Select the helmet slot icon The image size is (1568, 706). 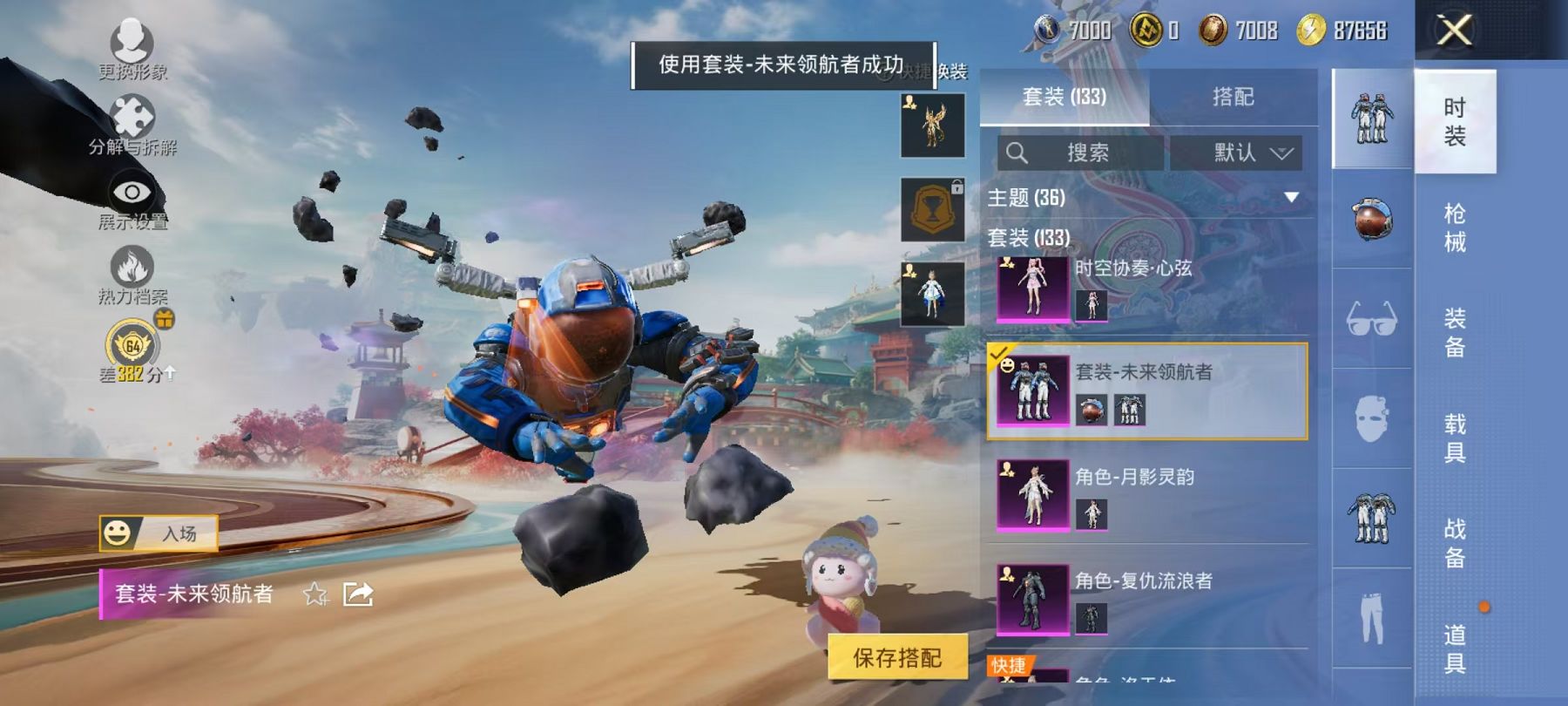[1369, 219]
